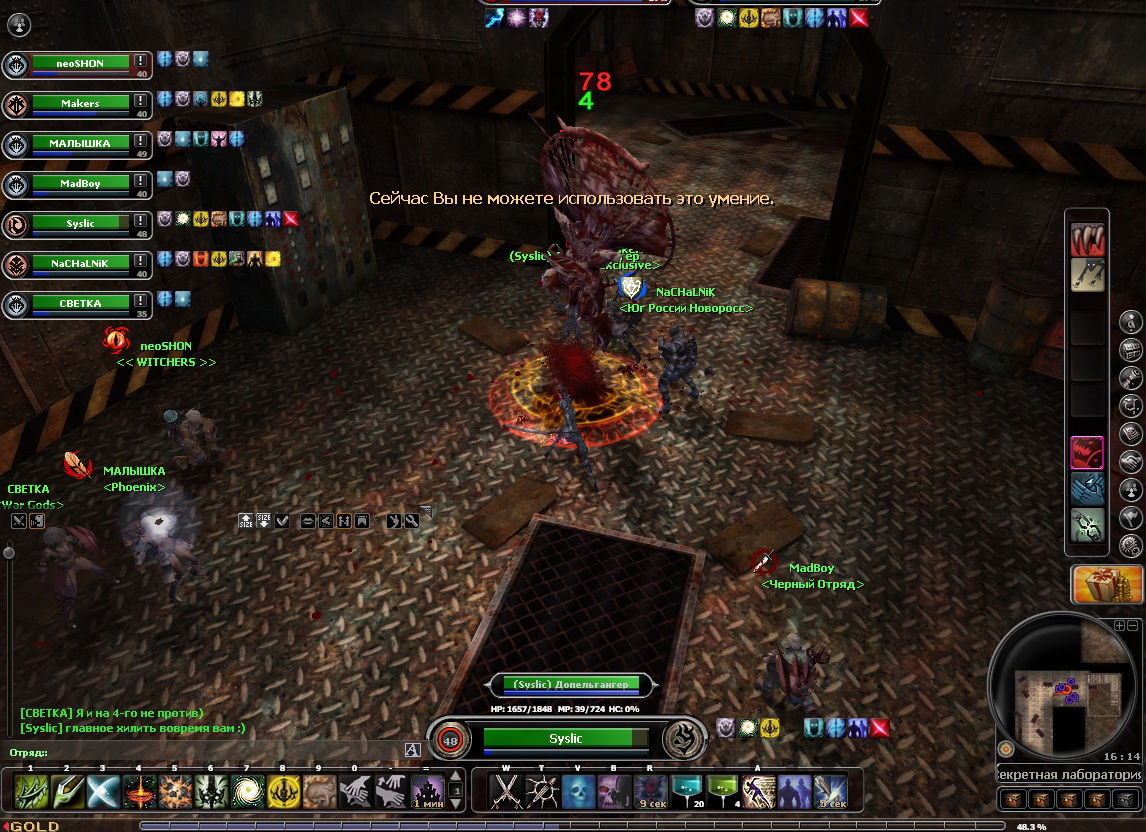Zoom out the minimap with the minus button
The image size is (1146, 832).
click(x=1132, y=625)
